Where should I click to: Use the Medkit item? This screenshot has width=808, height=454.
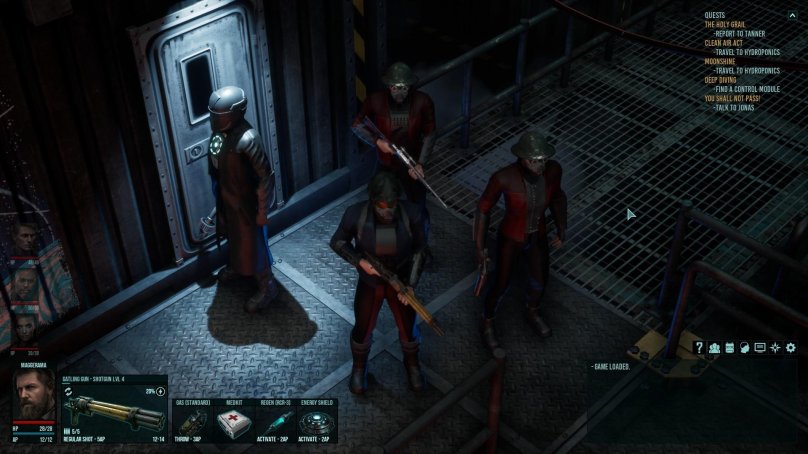tap(234, 421)
